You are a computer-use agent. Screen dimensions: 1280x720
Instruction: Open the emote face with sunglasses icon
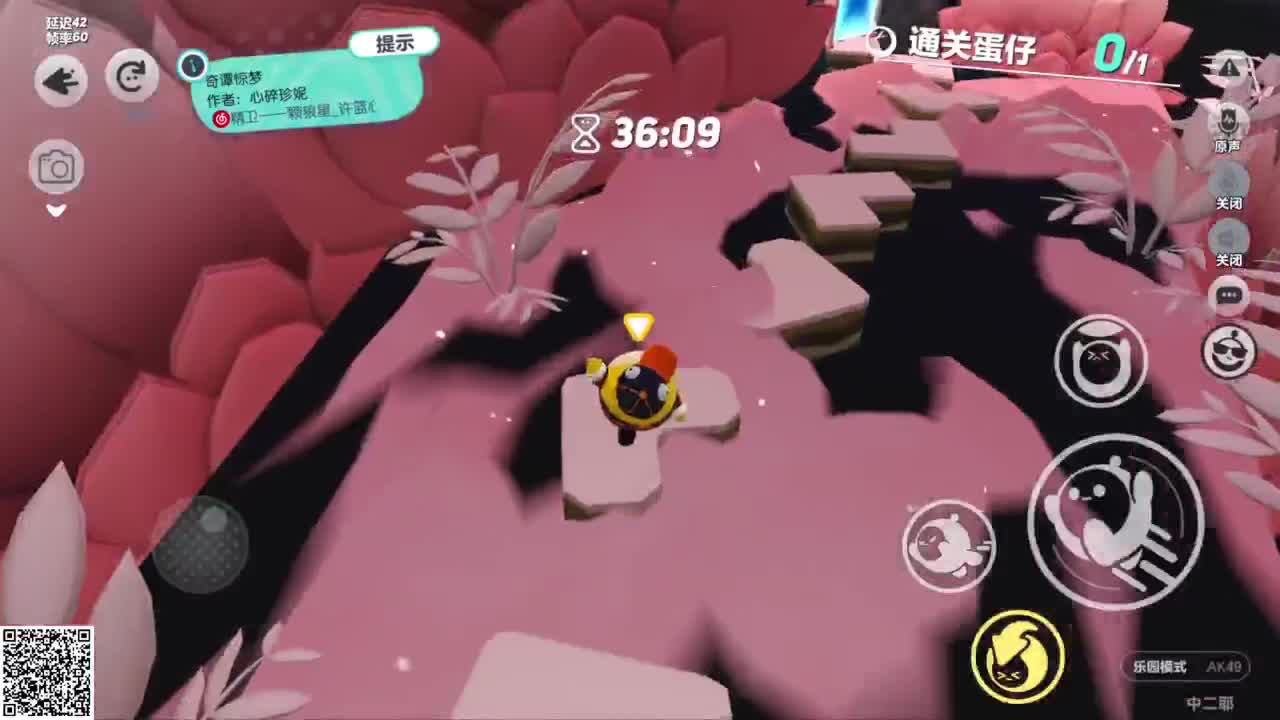[x=1229, y=352]
